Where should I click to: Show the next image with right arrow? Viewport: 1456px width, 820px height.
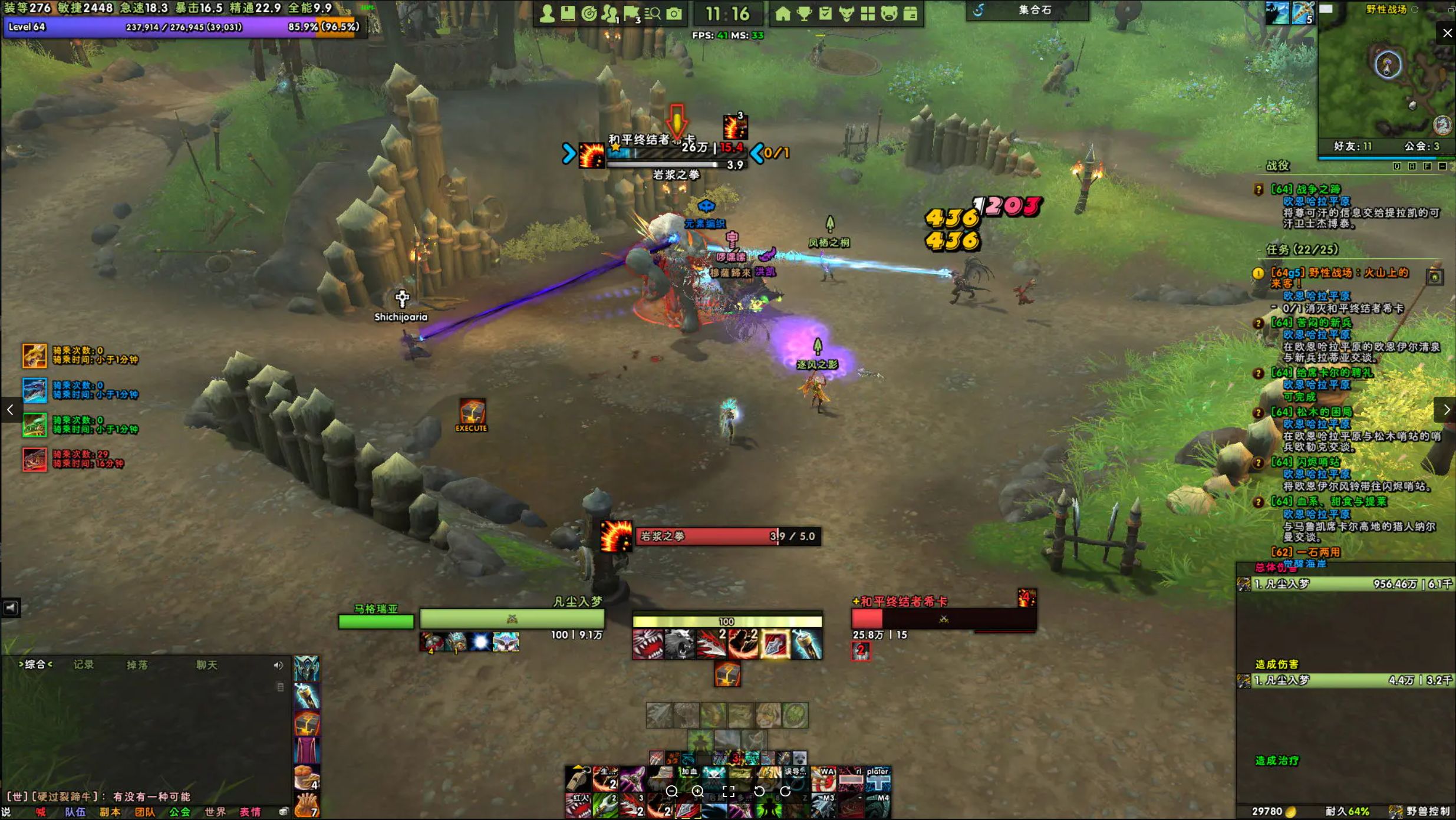(1446, 410)
